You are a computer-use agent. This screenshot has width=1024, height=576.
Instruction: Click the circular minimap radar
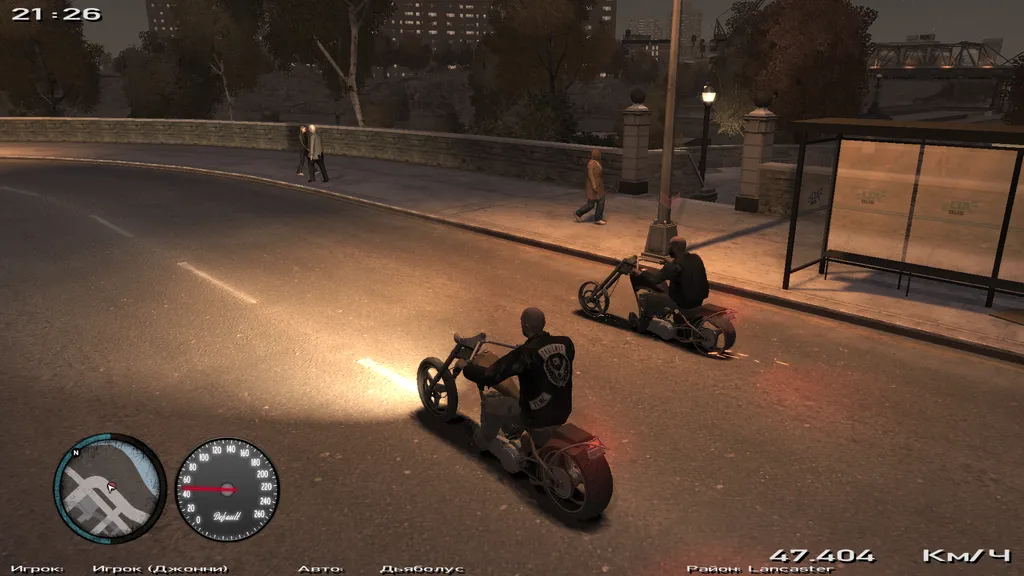click(x=110, y=488)
